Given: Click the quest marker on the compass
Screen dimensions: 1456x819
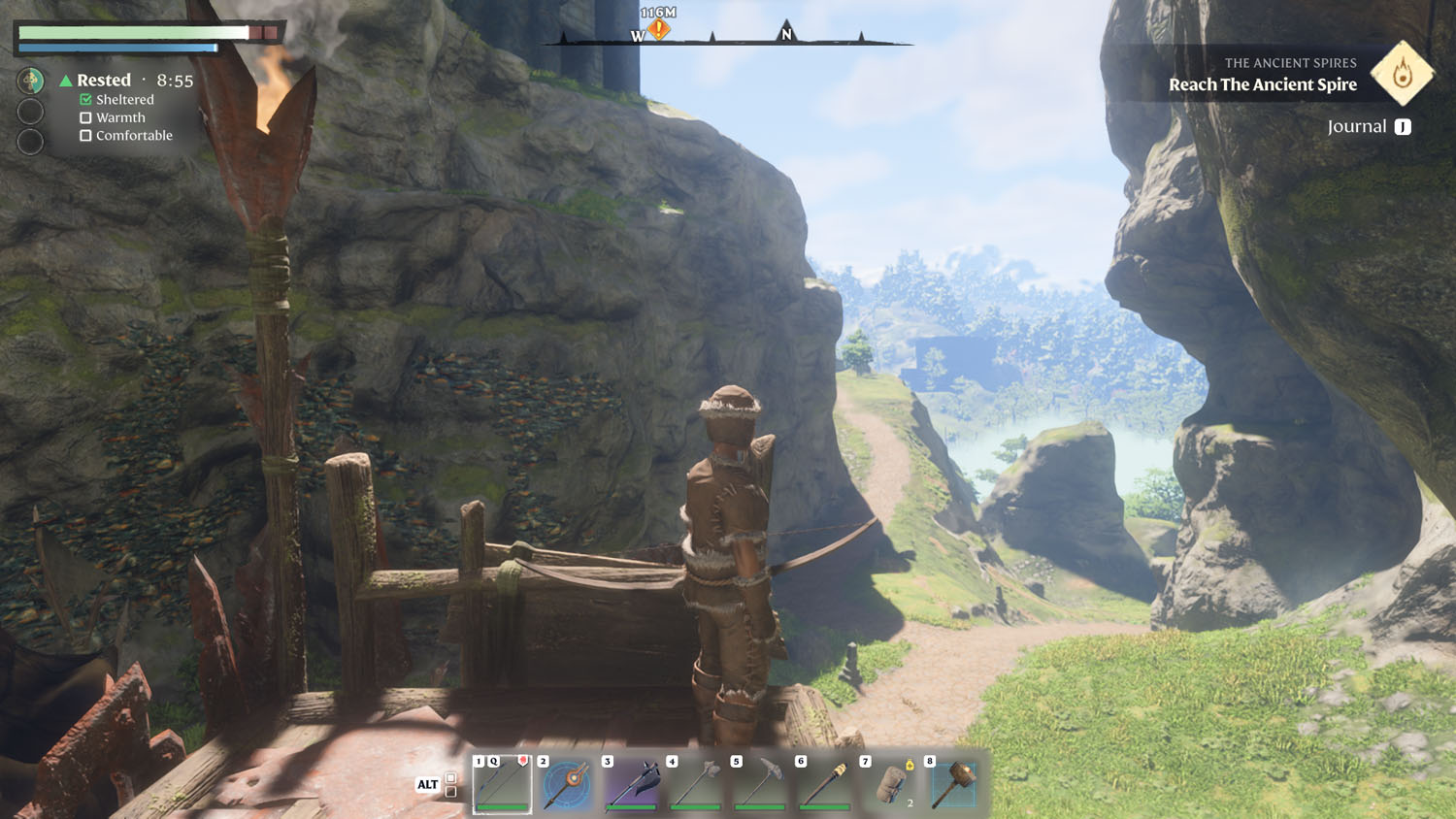Looking at the screenshot, I should tap(659, 30).
